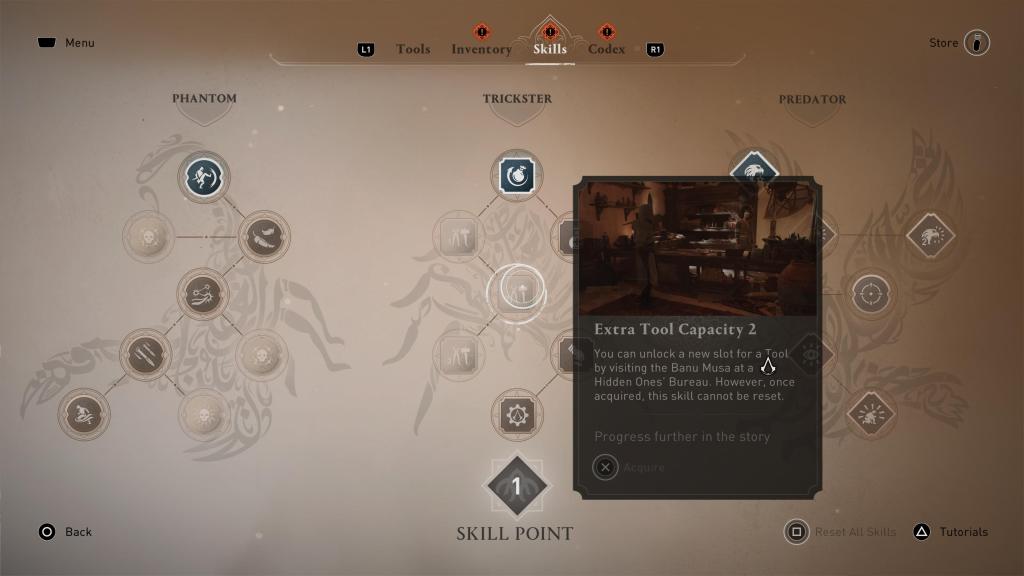Viewport: 1024px width, 576px height.
Task: Choose the twin throwing knives skill node
Action: (x=146, y=355)
